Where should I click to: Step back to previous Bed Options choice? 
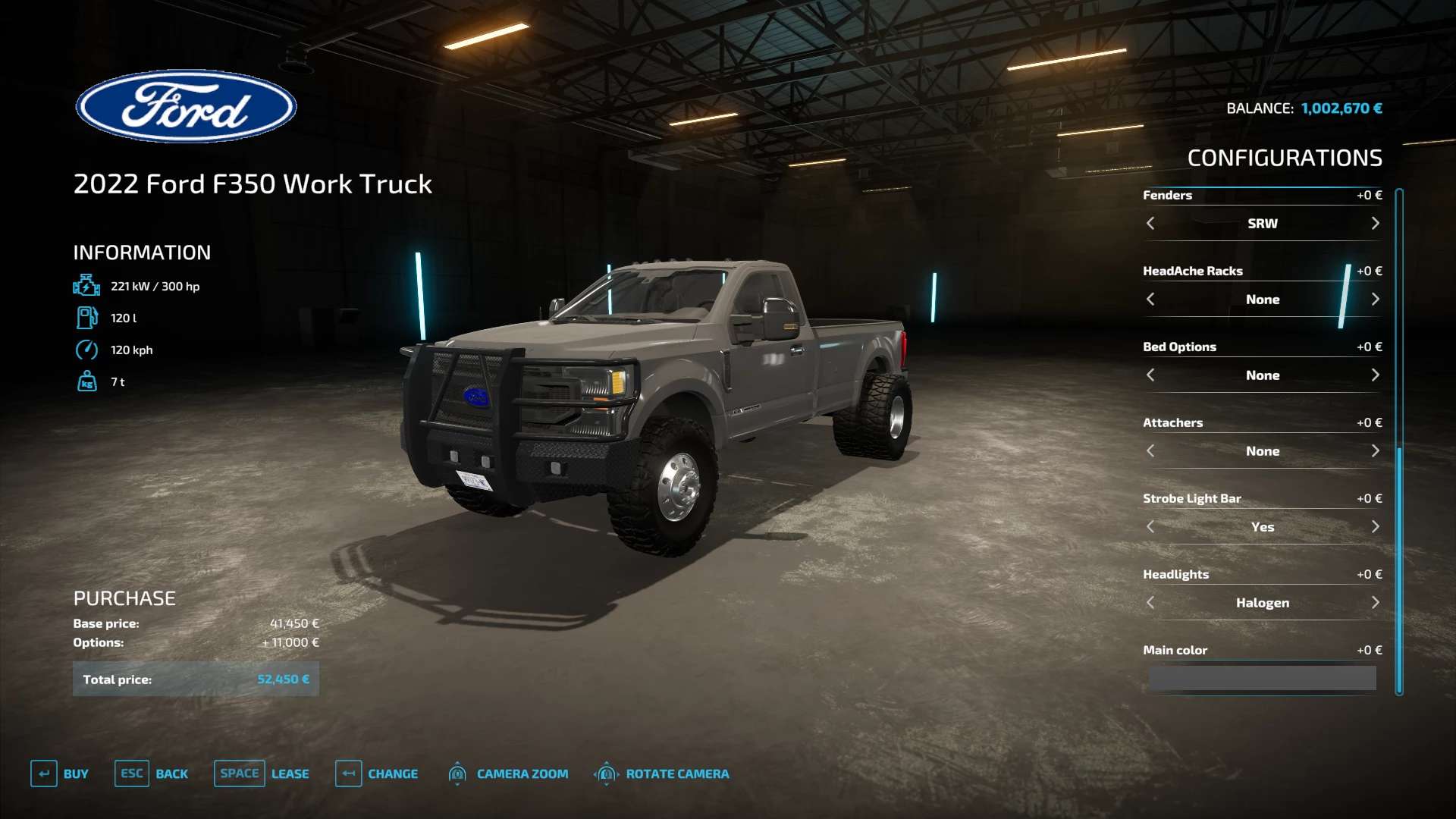click(x=1150, y=375)
